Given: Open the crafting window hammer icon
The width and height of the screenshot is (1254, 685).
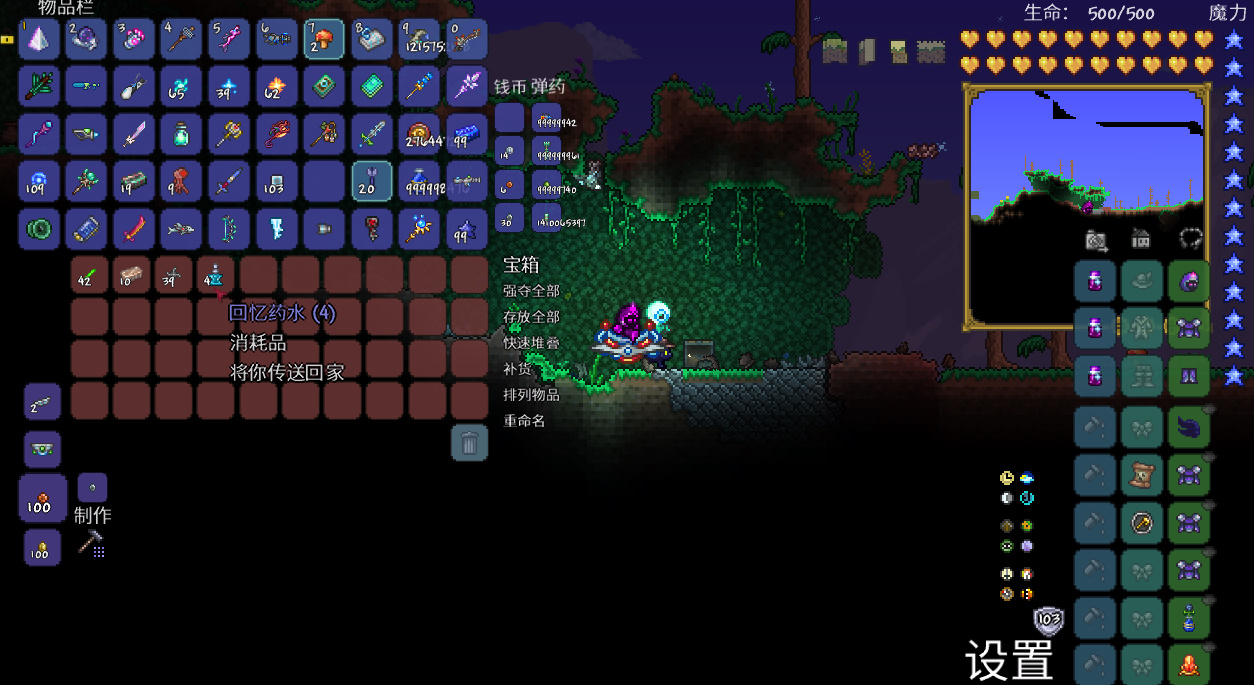Looking at the screenshot, I should [x=91, y=544].
